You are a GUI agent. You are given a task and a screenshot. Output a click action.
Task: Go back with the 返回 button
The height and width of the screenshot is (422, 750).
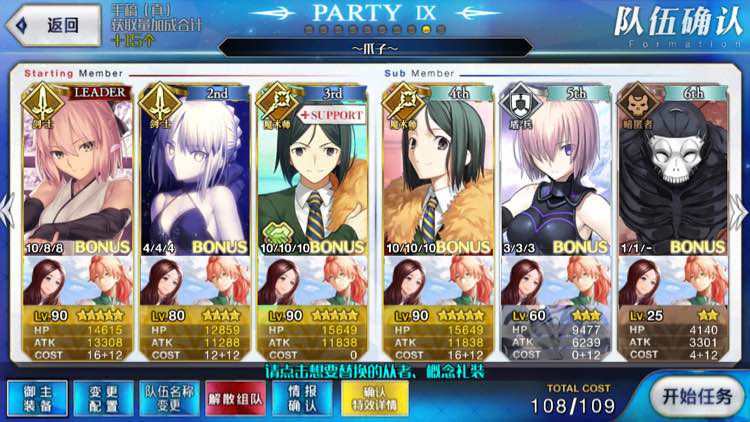point(51,26)
